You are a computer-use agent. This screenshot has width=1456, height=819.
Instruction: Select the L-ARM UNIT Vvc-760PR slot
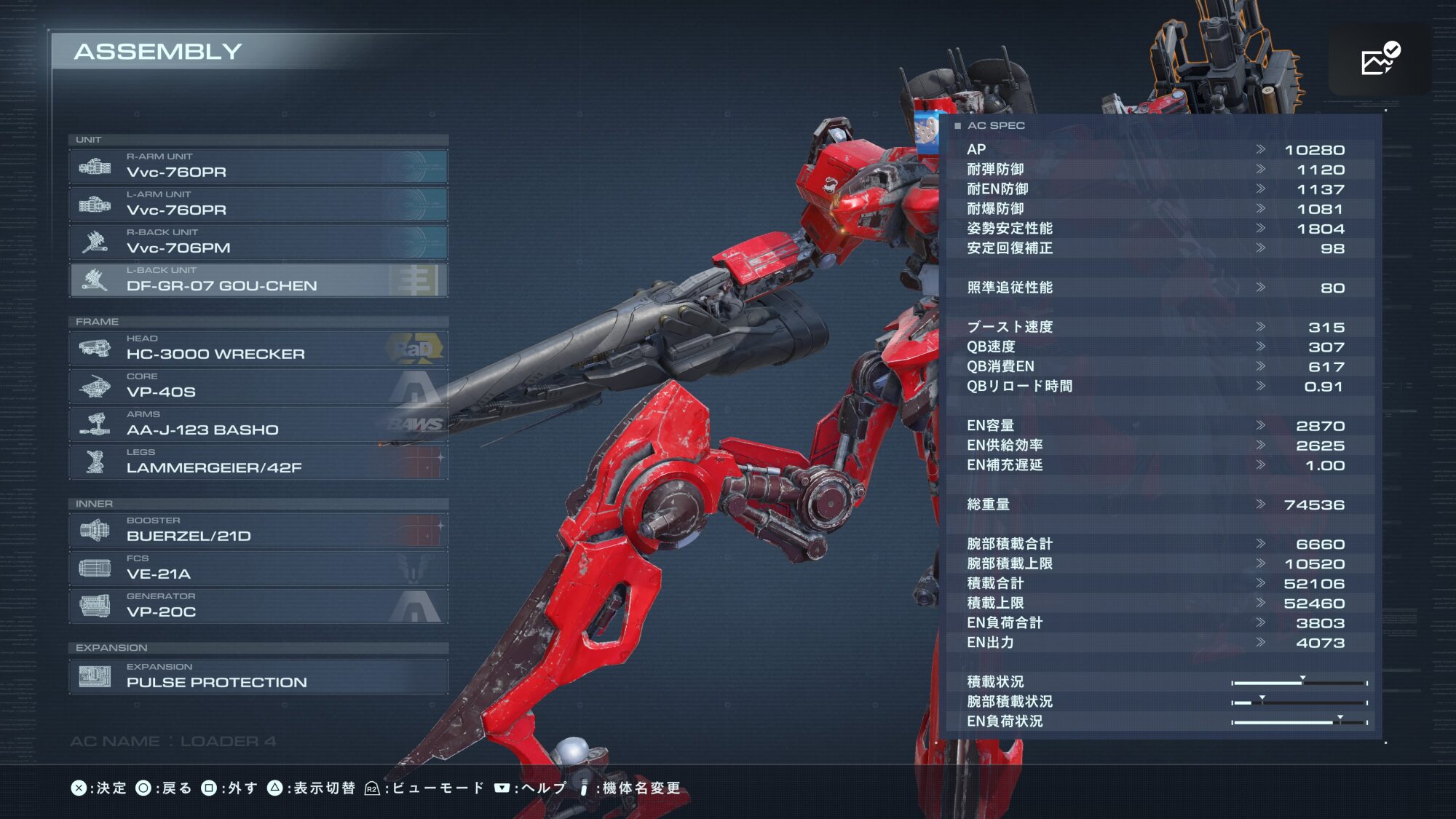click(x=258, y=205)
